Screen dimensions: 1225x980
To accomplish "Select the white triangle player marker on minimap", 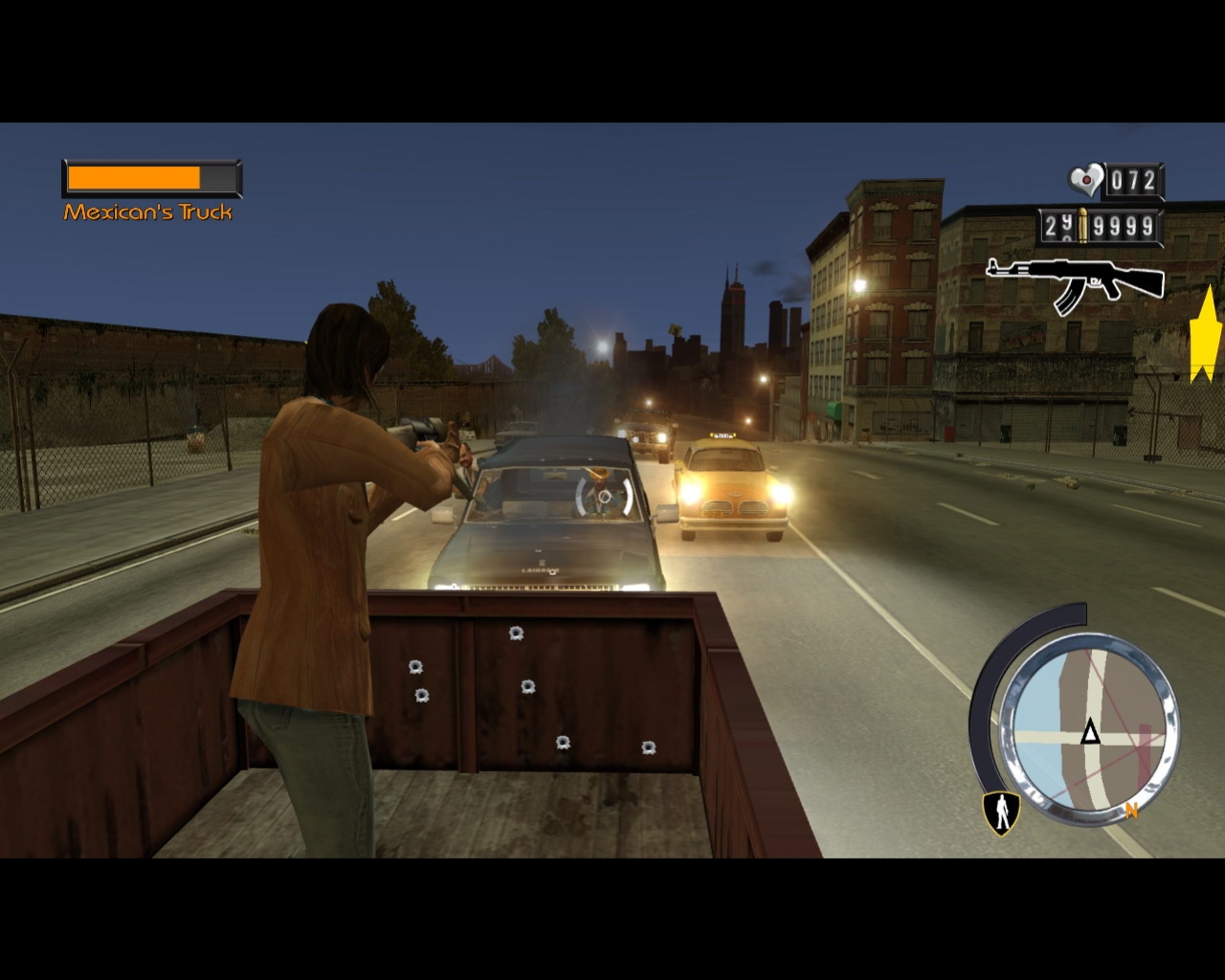I will pyautogui.click(x=1089, y=730).
